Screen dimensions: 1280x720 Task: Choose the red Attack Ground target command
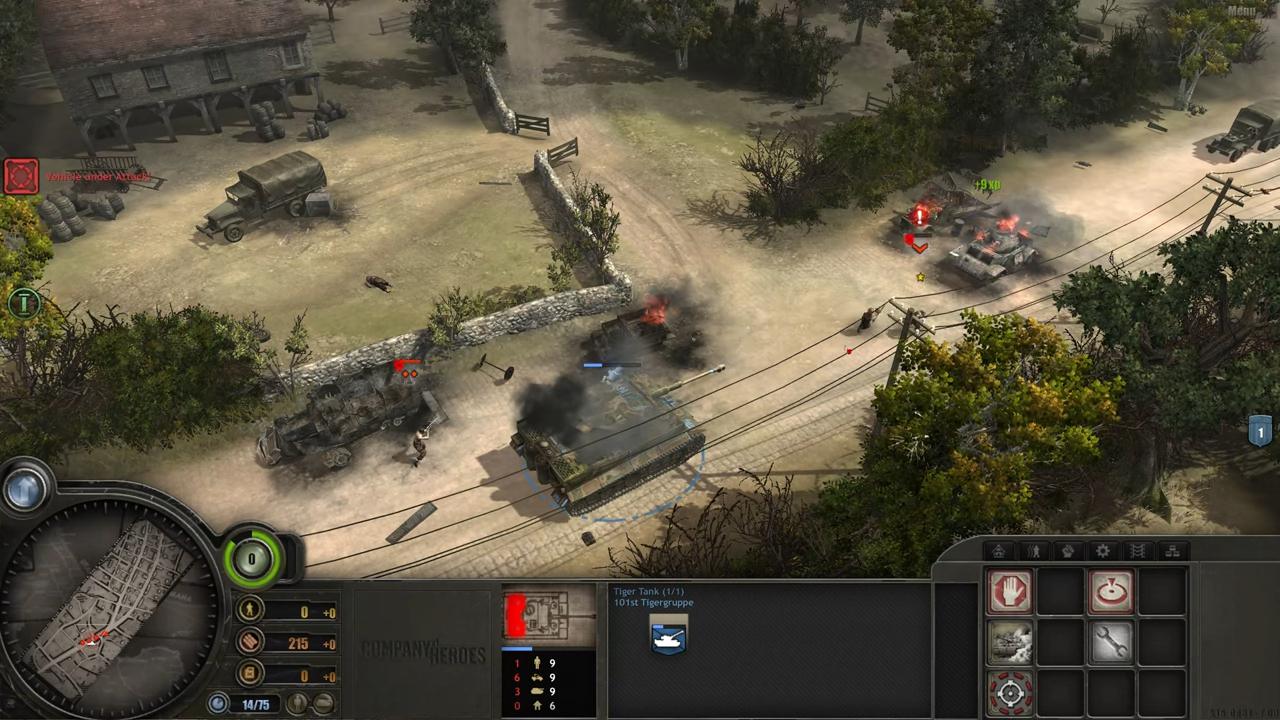[1110, 591]
